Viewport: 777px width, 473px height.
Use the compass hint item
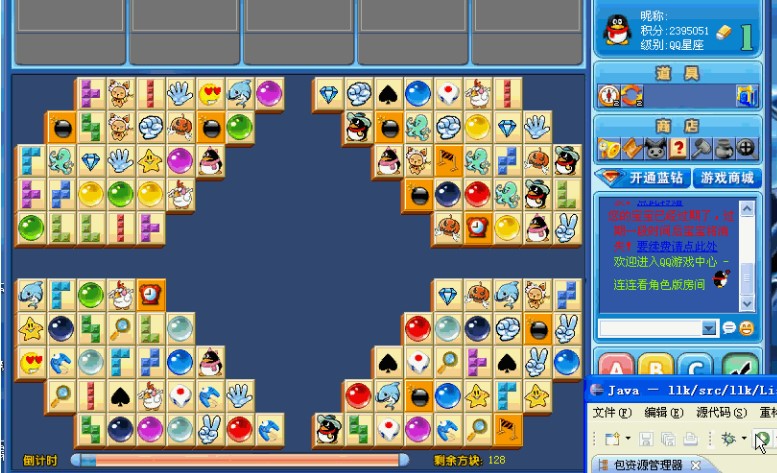[x=609, y=95]
